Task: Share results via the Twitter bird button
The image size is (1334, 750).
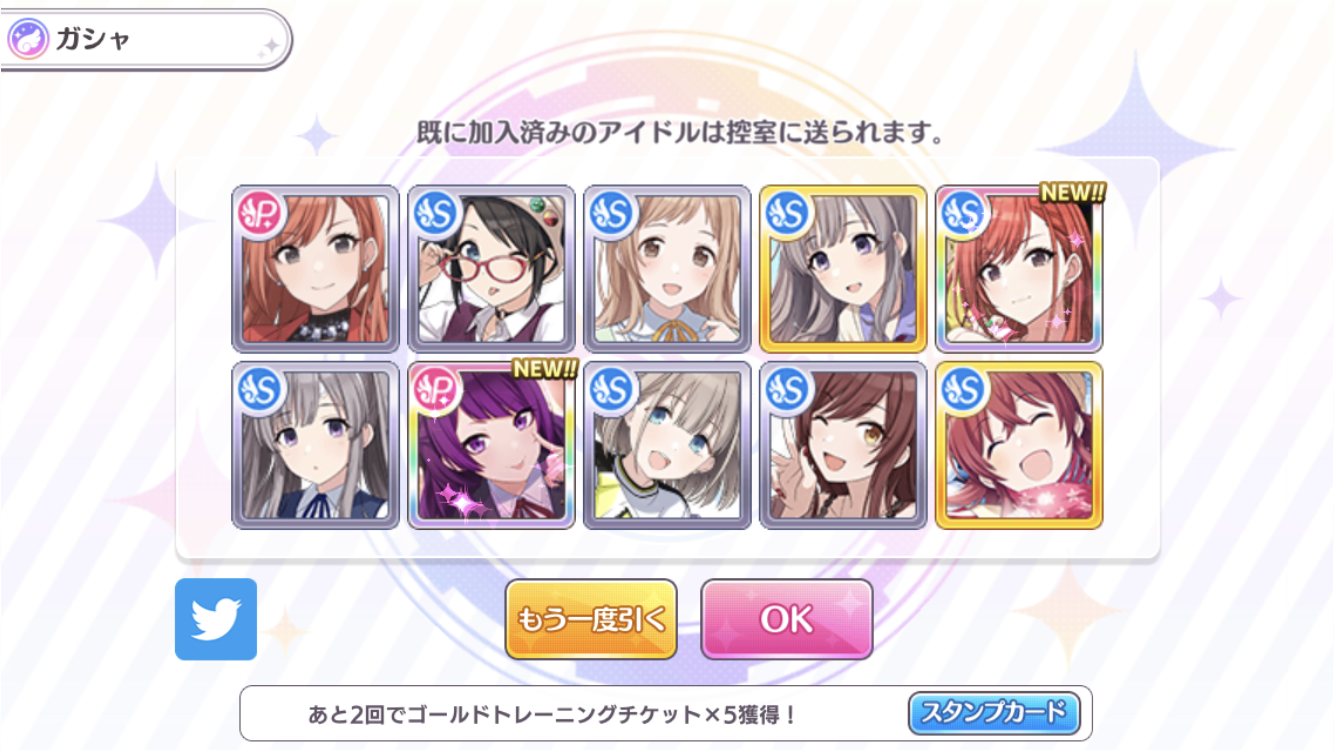Action: (x=216, y=620)
